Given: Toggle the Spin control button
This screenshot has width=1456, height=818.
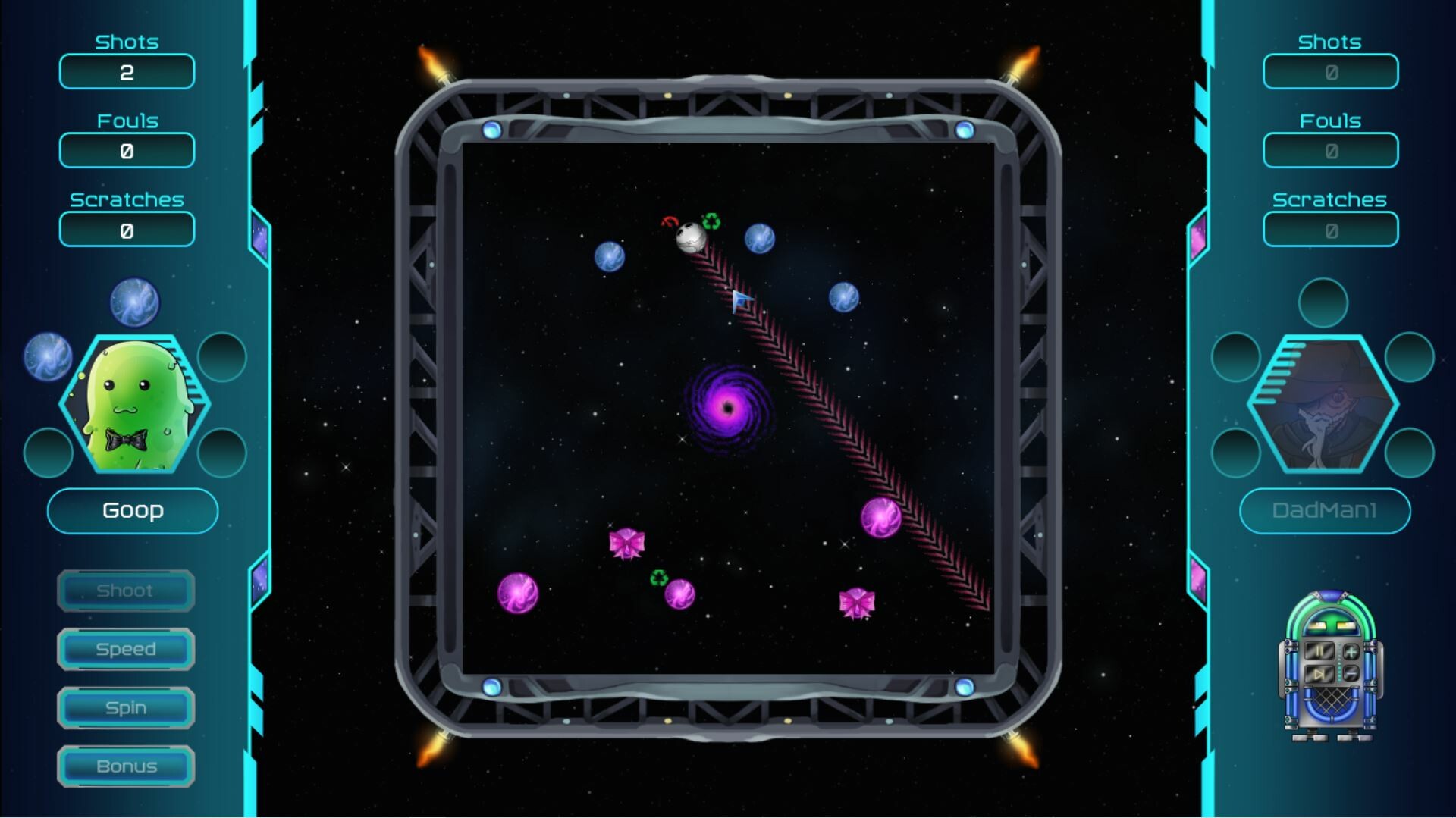Looking at the screenshot, I should (x=126, y=707).
